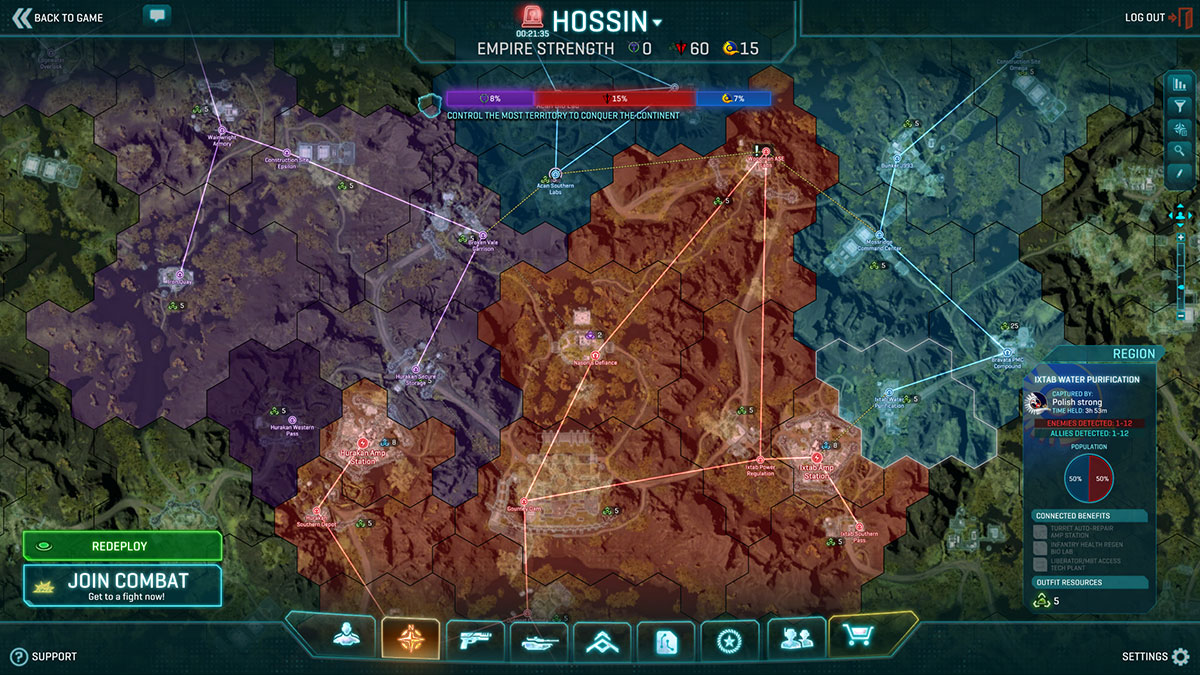Open the two-person social tab
This screenshot has width=1200, height=675.
tap(796, 636)
